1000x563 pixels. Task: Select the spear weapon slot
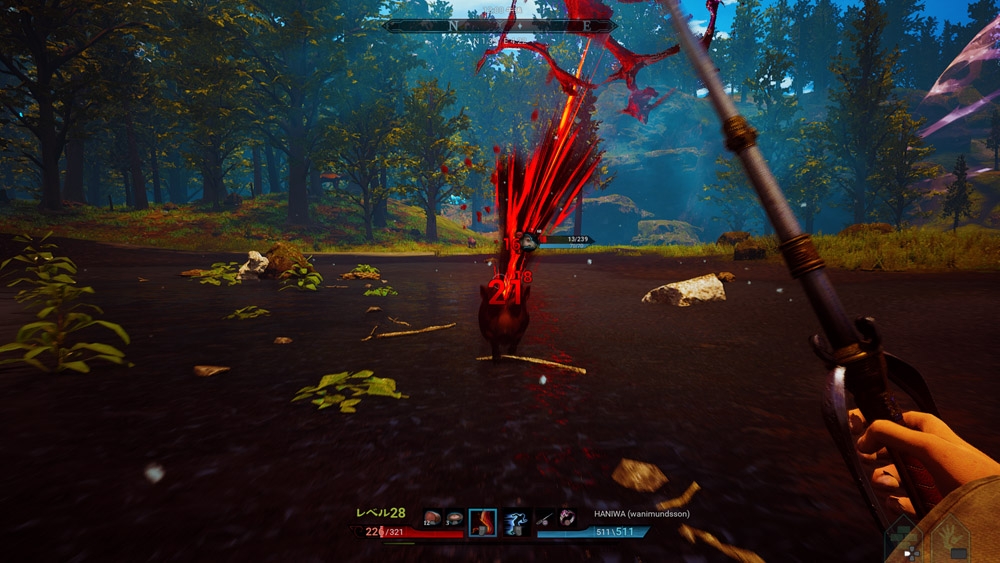(x=545, y=518)
